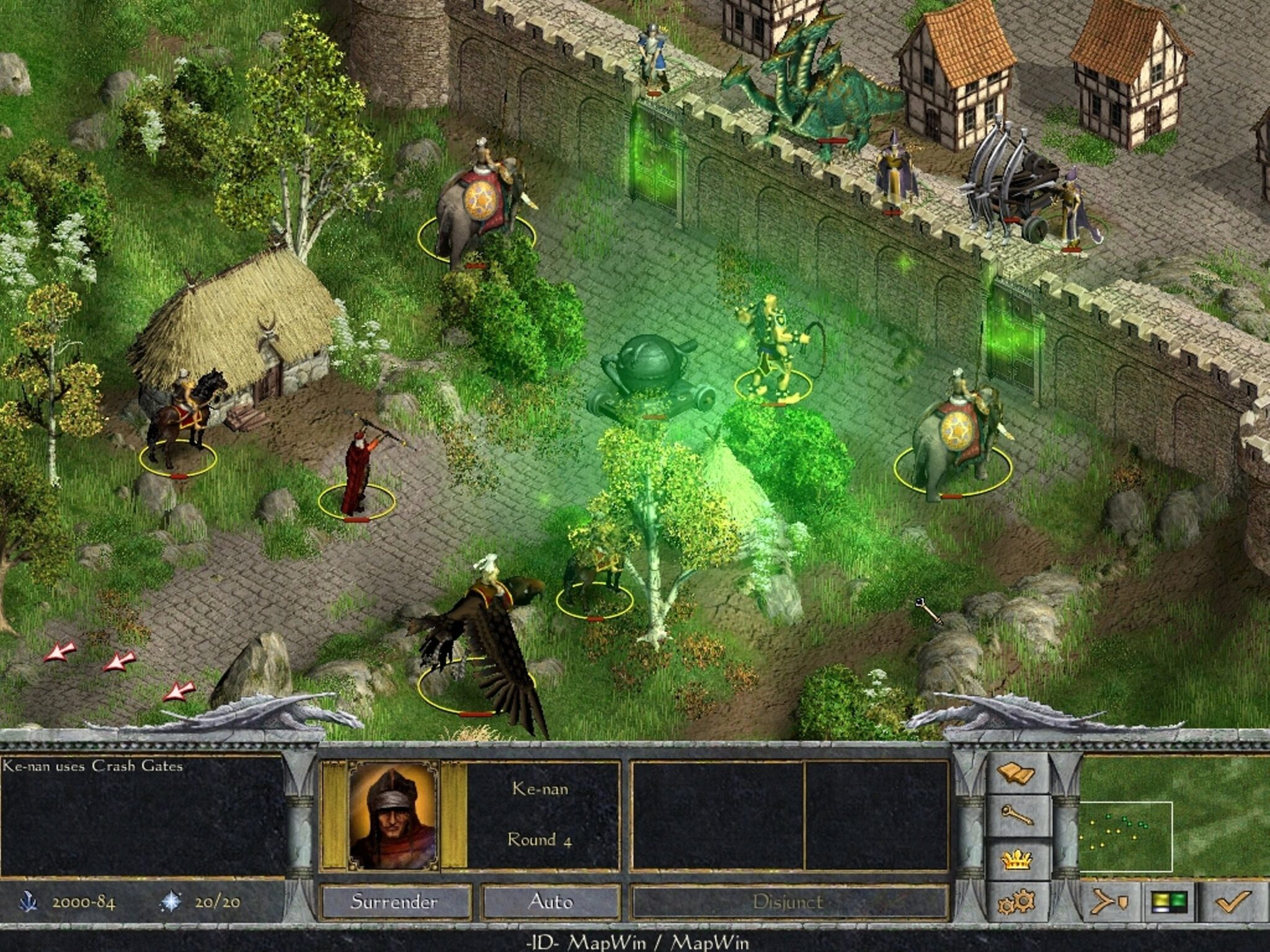Image resolution: width=1270 pixels, height=952 pixels.
Task: Click the arrow and shield icon
Action: point(1109,902)
